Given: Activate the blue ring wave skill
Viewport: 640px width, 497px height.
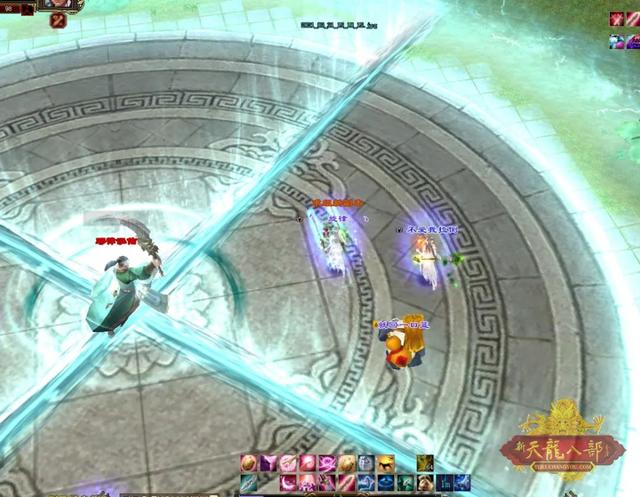Looking at the screenshot, I should pos(385,483).
